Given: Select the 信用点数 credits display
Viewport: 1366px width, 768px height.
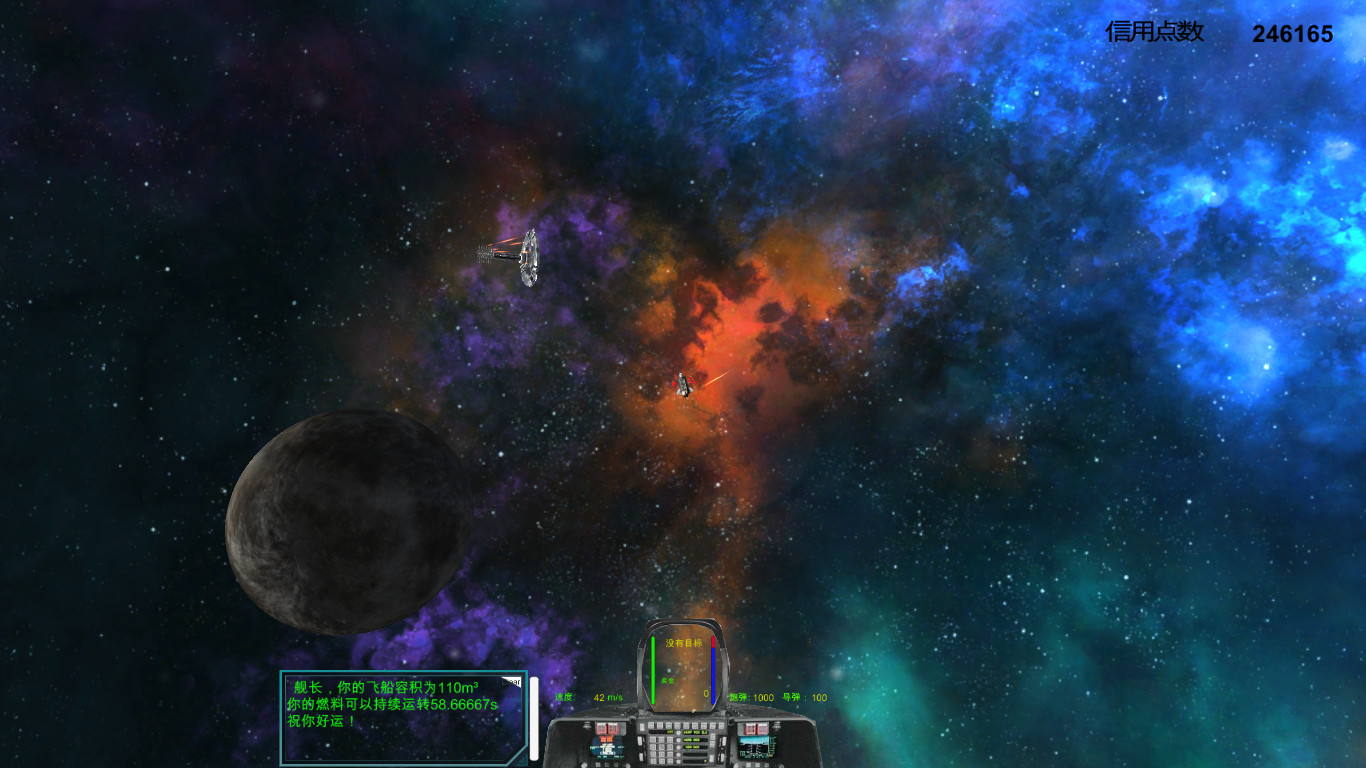Looking at the screenshot, I should [x=1155, y=32].
